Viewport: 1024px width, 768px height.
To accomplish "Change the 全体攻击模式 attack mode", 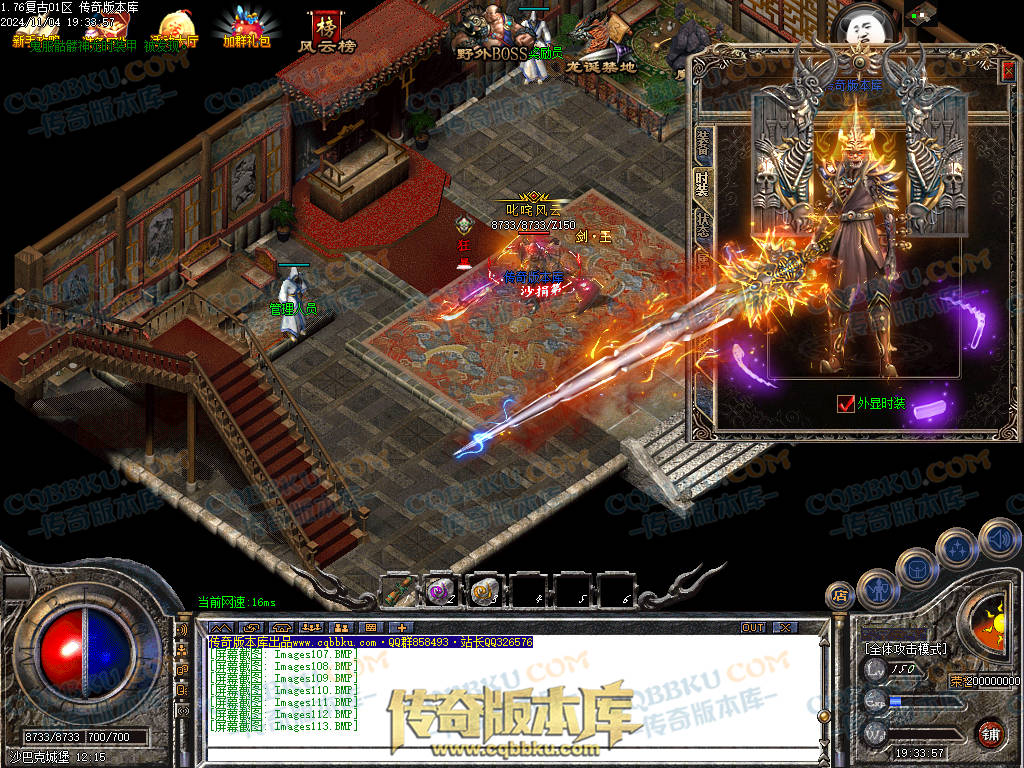I will (906, 648).
